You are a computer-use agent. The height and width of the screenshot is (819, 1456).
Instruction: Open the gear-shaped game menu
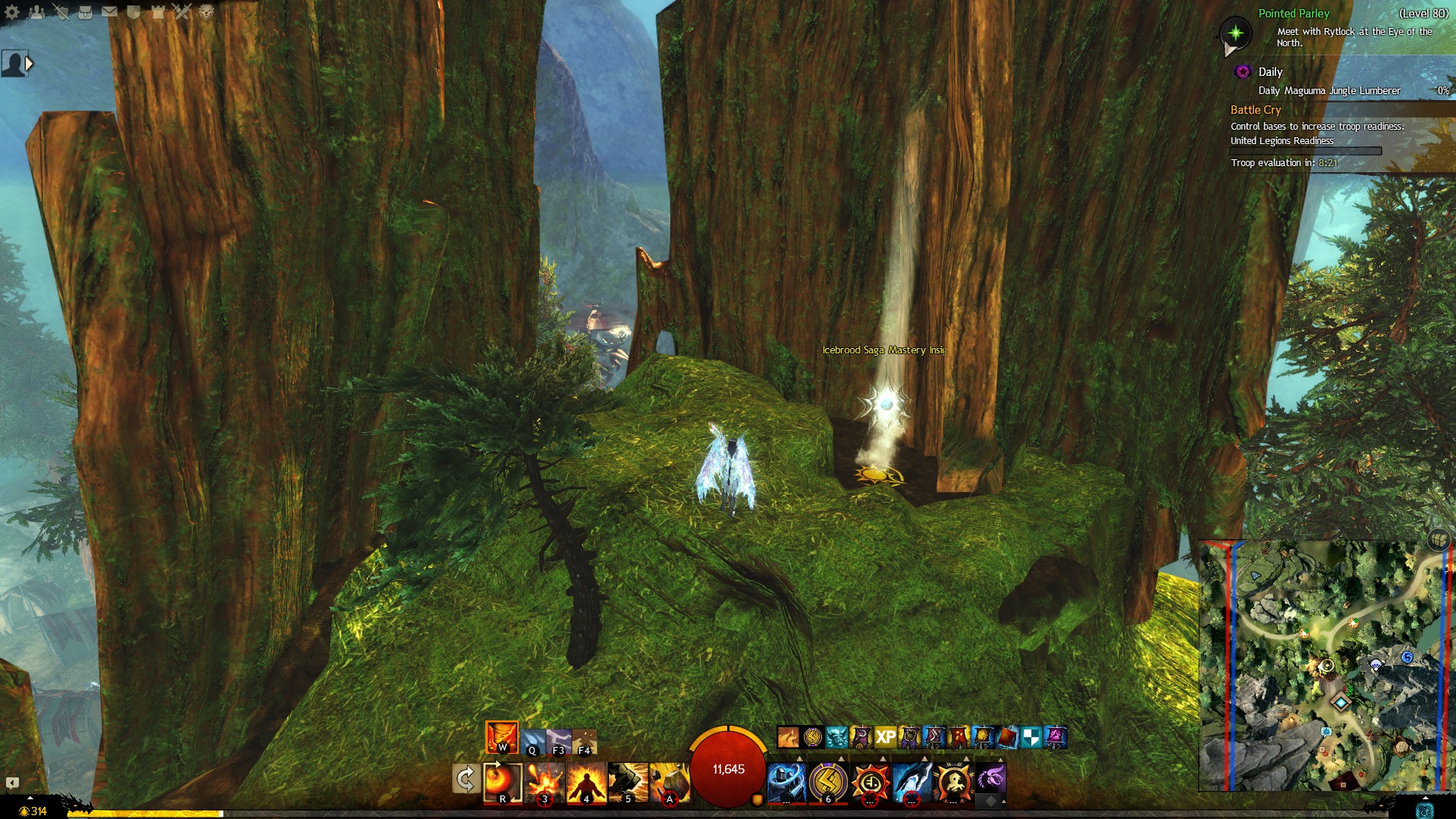click(x=12, y=11)
